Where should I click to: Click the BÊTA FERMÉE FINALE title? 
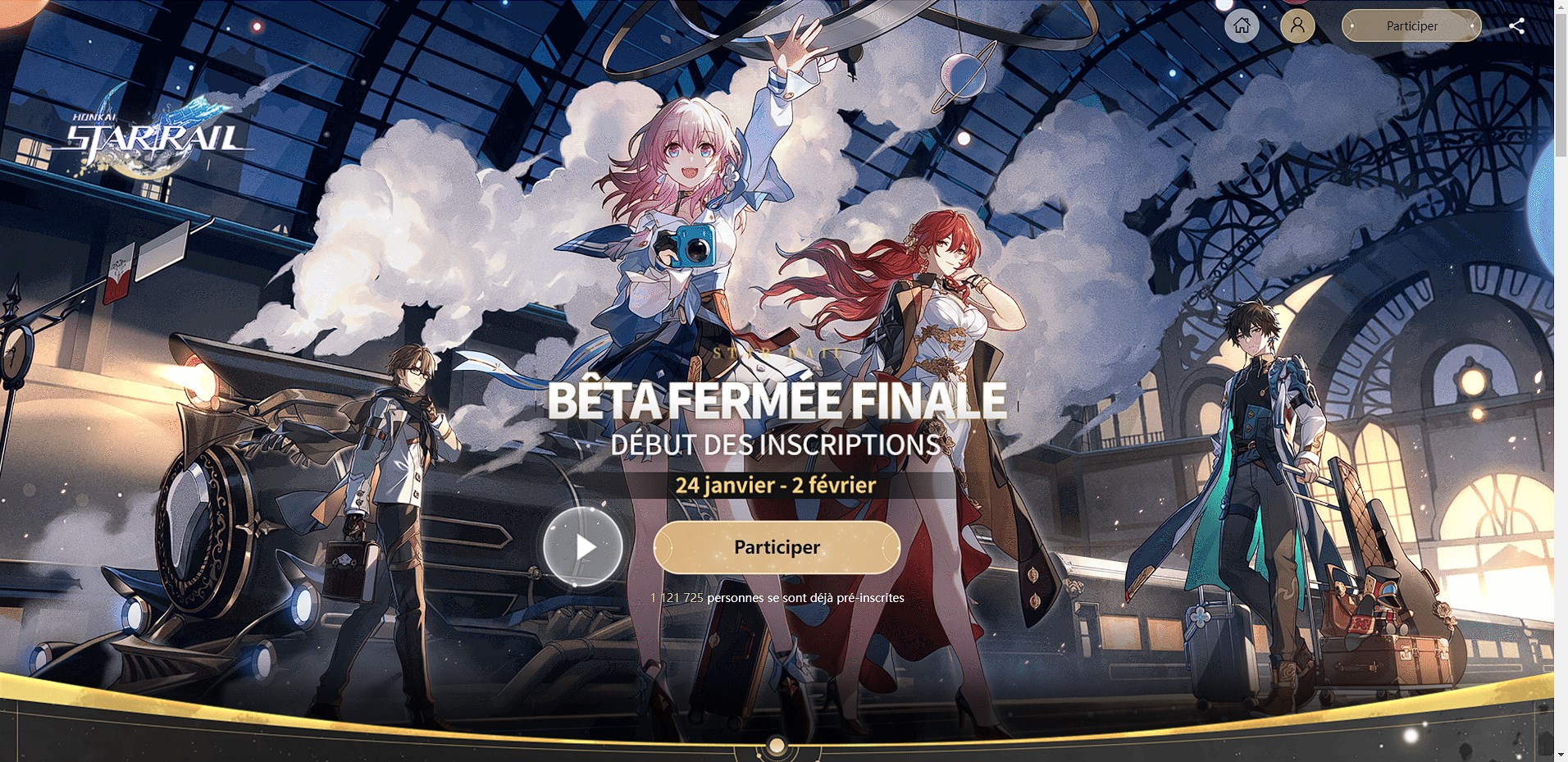(777, 401)
